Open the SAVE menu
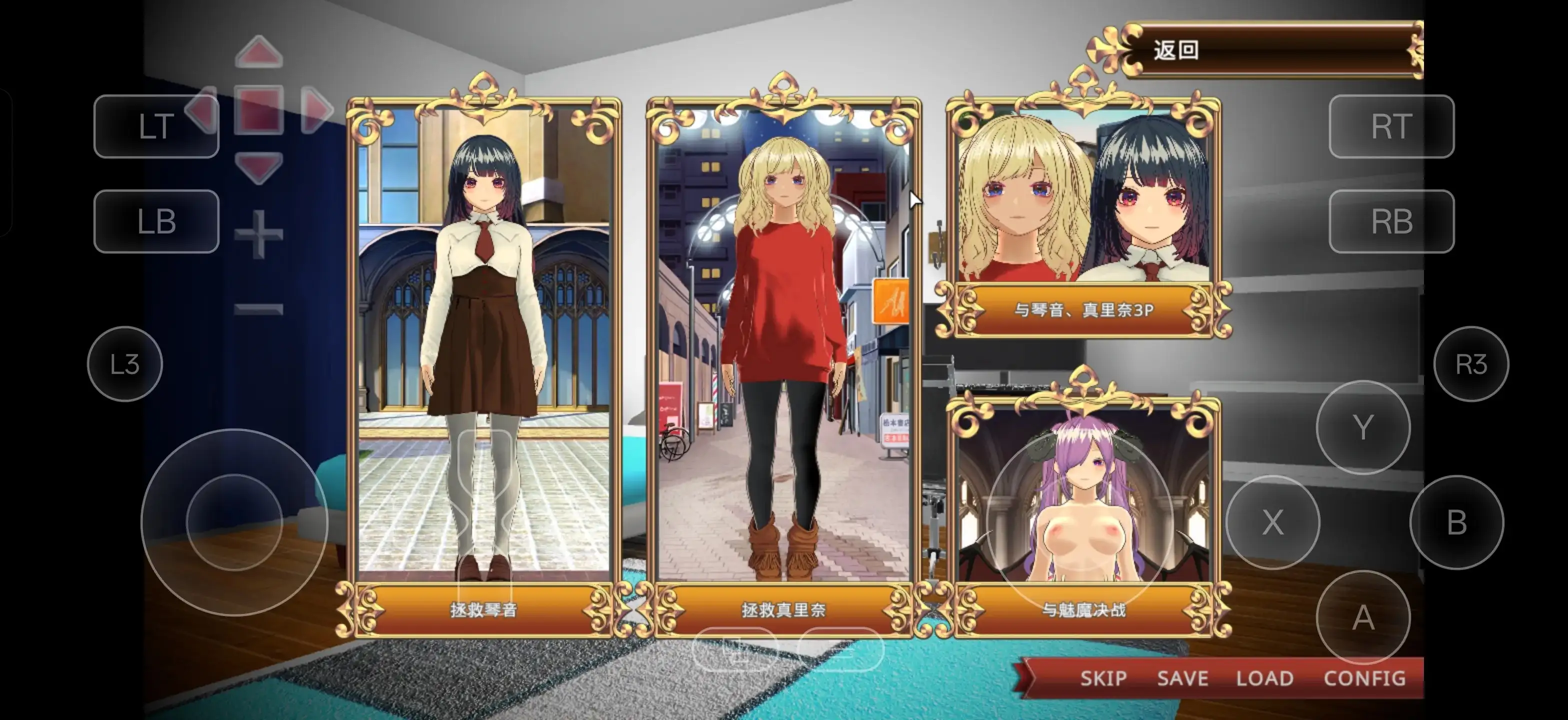 click(1182, 678)
